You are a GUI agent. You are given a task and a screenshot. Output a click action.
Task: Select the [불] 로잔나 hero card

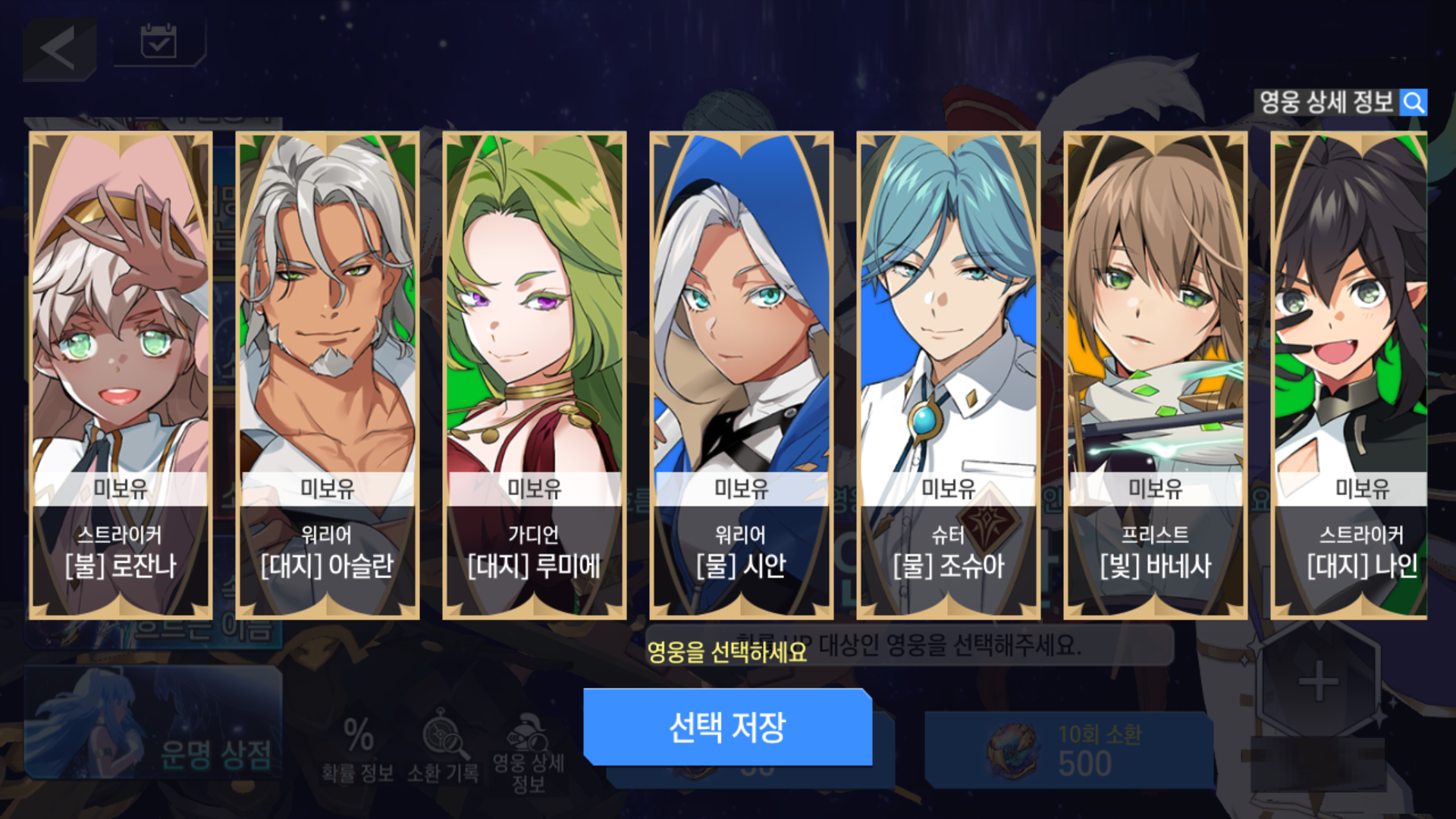click(x=121, y=375)
